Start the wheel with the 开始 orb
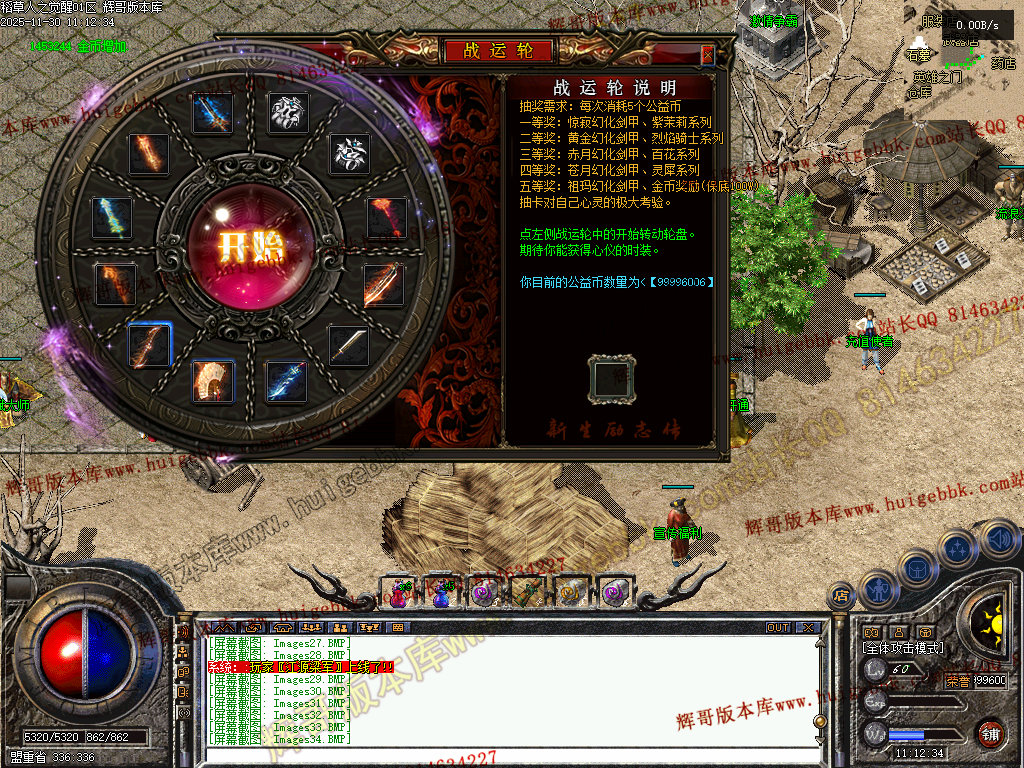This screenshot has width=1024, height=768. (238, 246)
